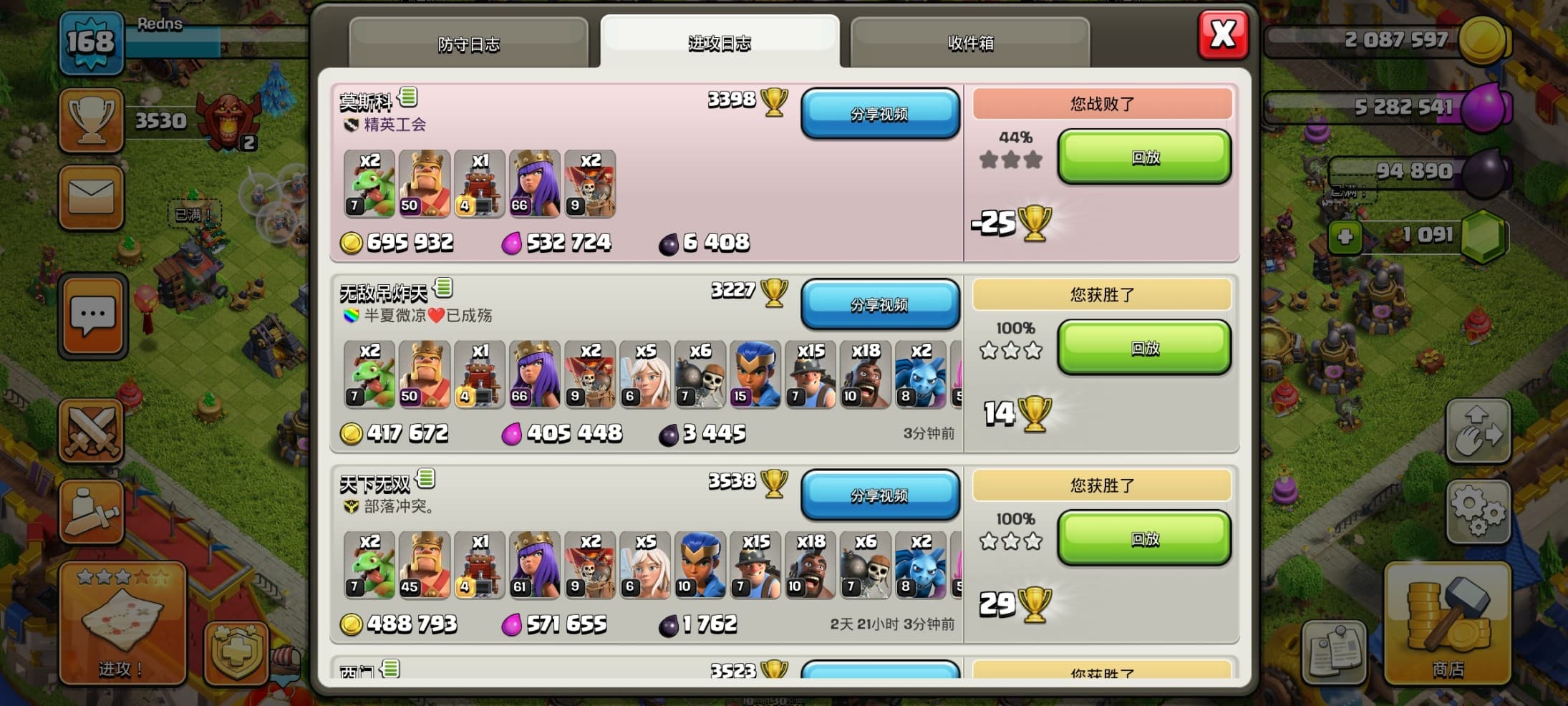The width and height of the screenshot is (1568, 706).
Task: Close the battle log window
Action: click(1222, 34)
